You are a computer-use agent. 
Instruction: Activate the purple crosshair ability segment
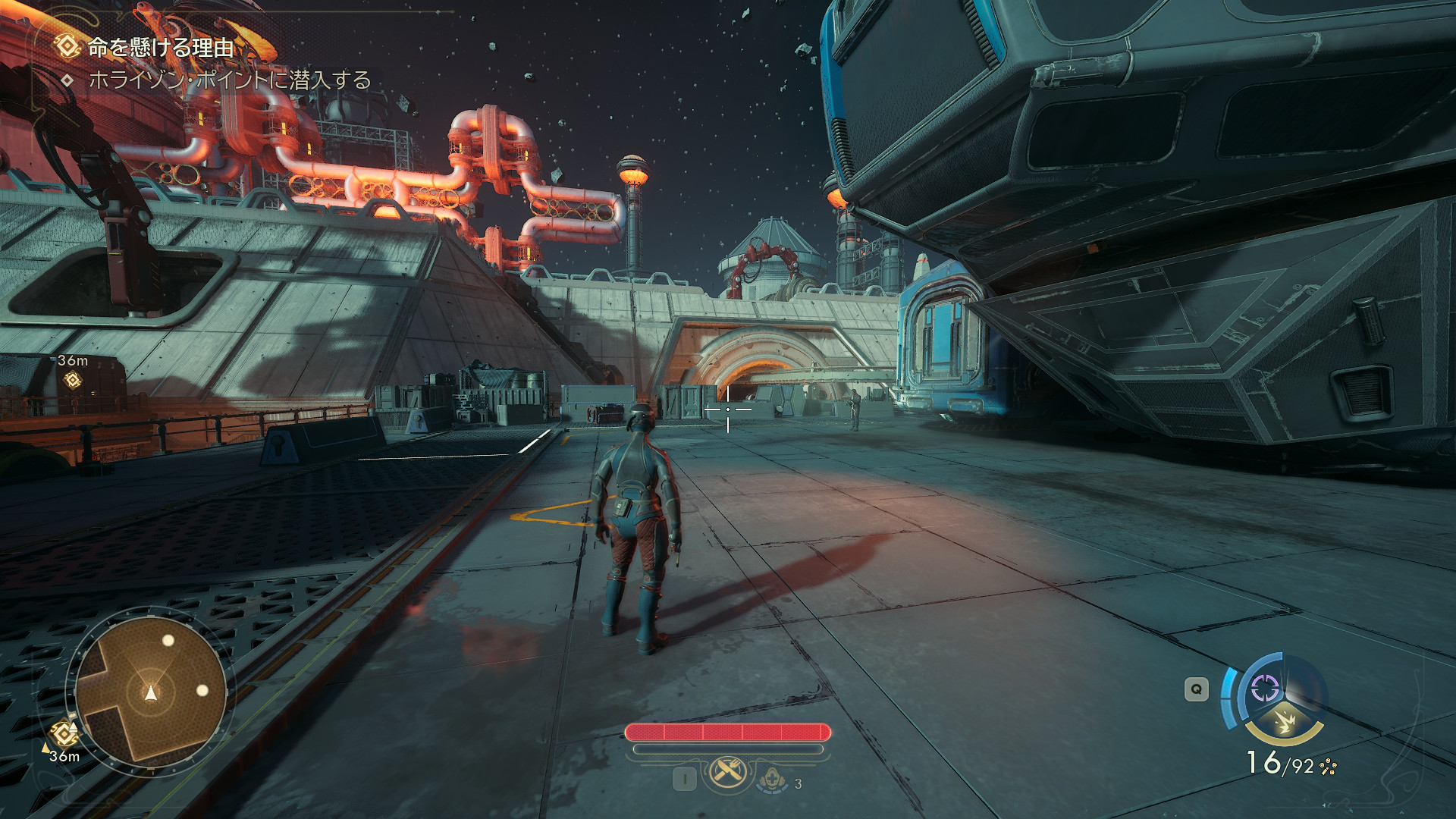point(1264,689)
